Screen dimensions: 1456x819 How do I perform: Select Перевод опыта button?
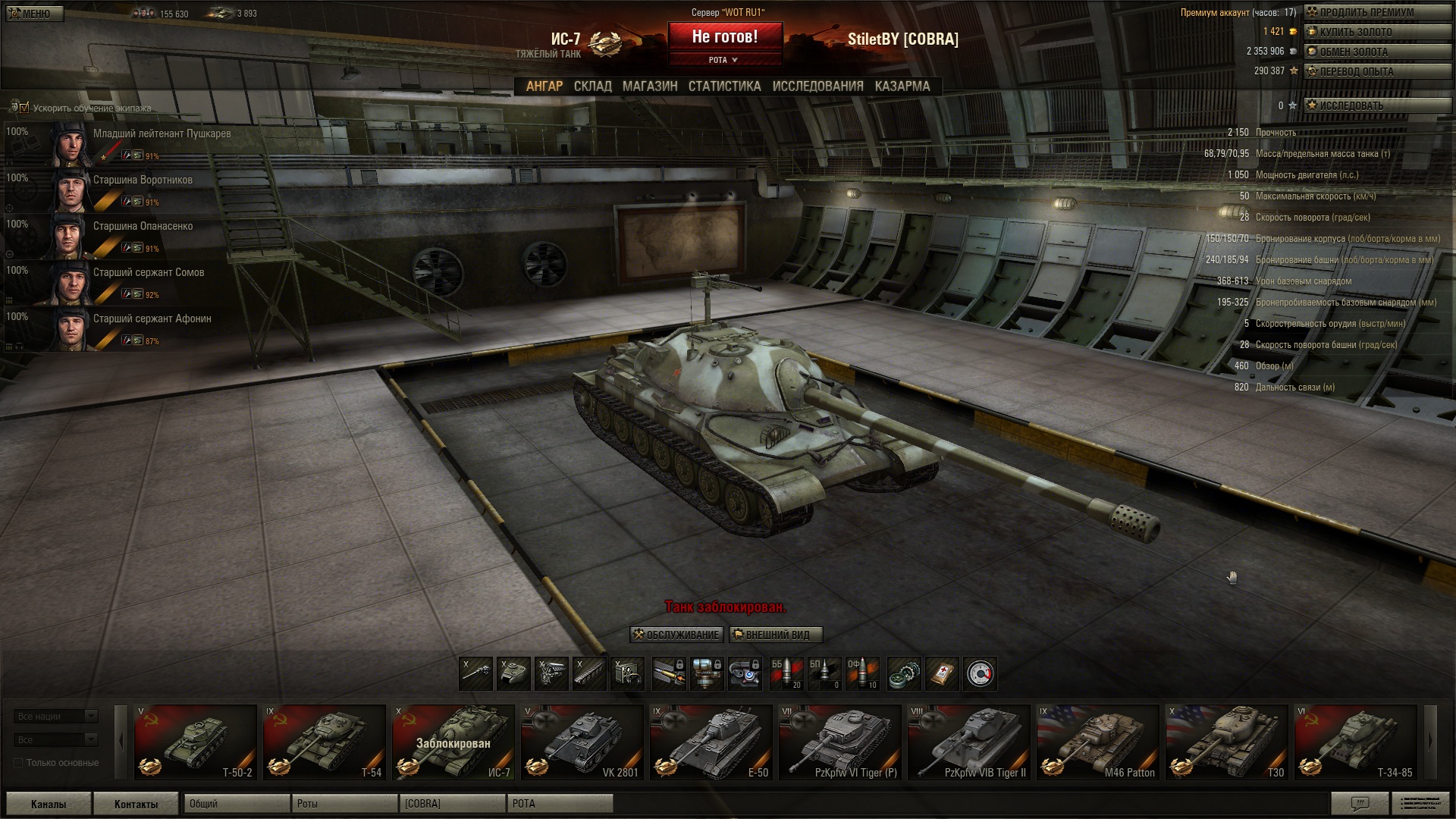tap(1376, 71)
